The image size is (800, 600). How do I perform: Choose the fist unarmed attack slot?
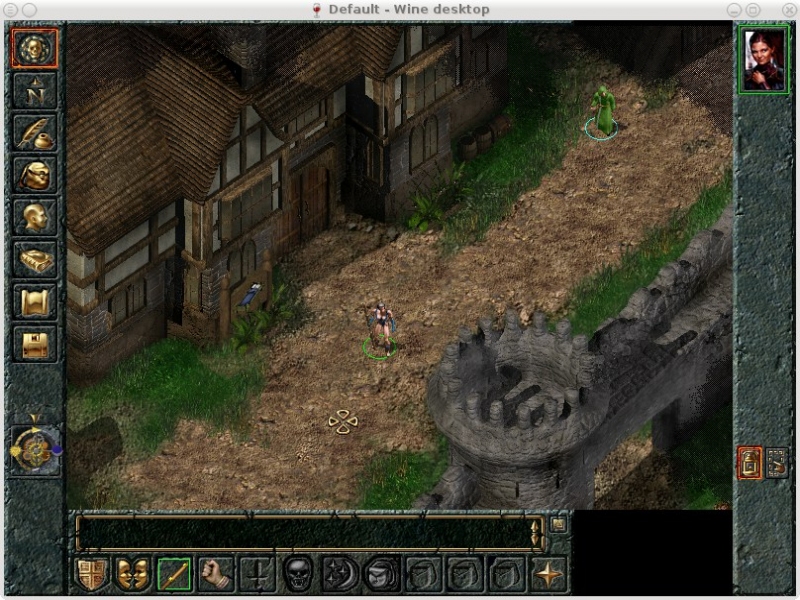click(x=216, y=574)
